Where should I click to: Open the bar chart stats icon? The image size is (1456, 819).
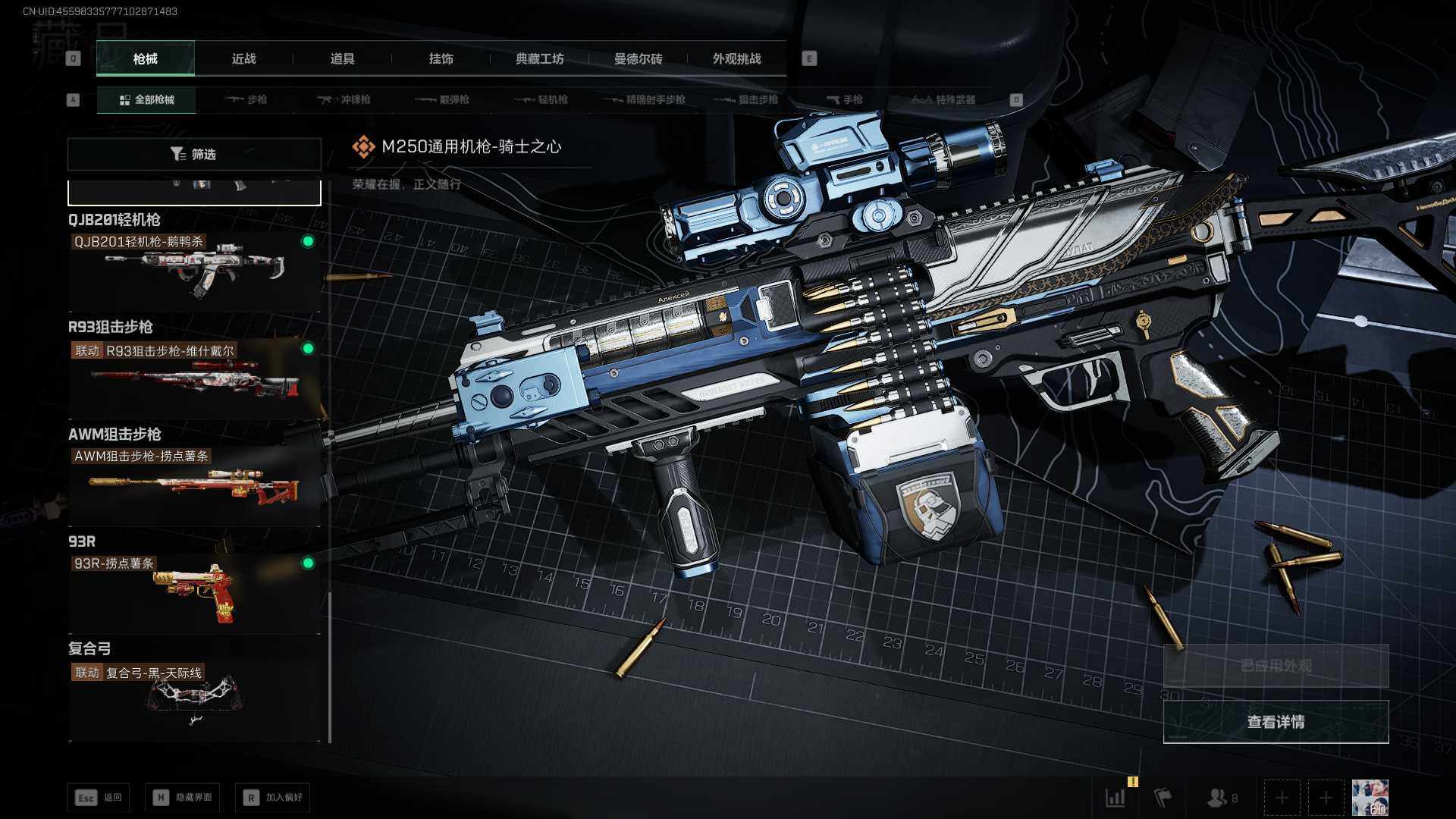coord(1116,798)
